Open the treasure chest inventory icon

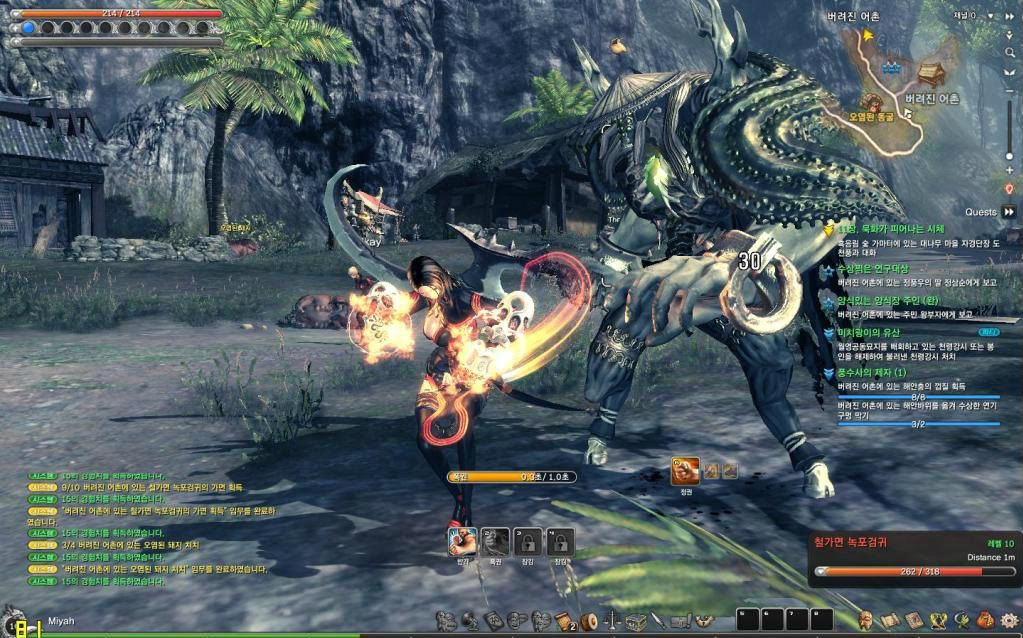point(636,621)
